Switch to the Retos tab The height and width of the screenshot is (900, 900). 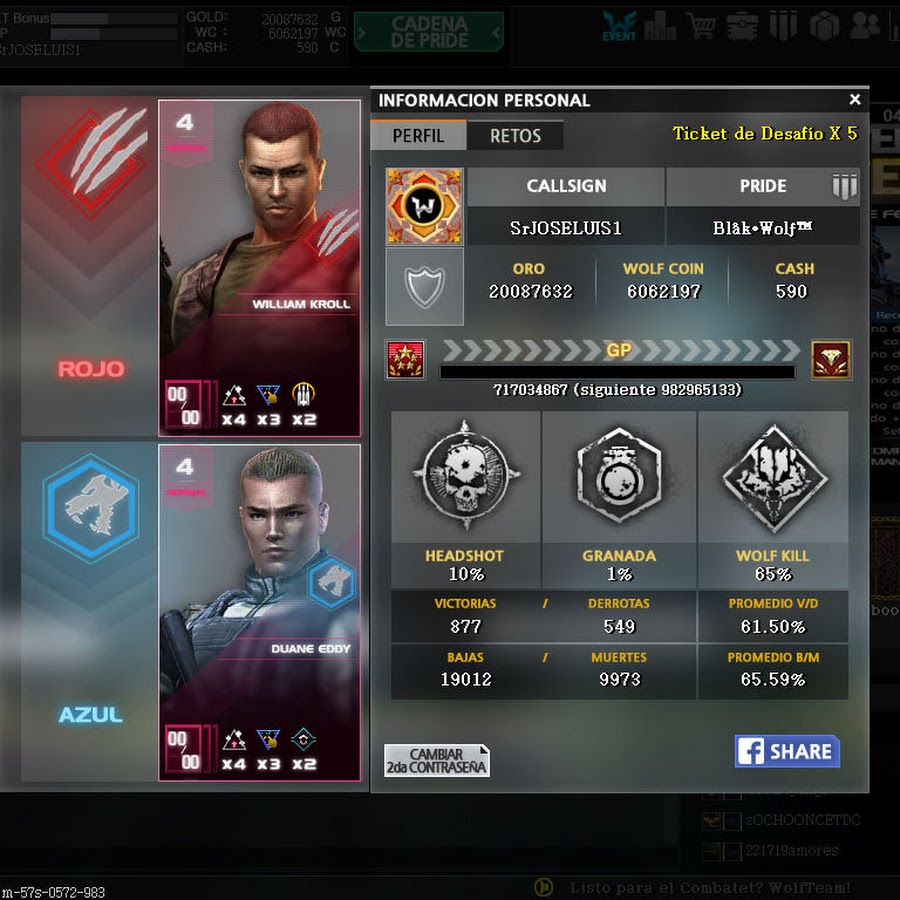click(x=515, y=136)
